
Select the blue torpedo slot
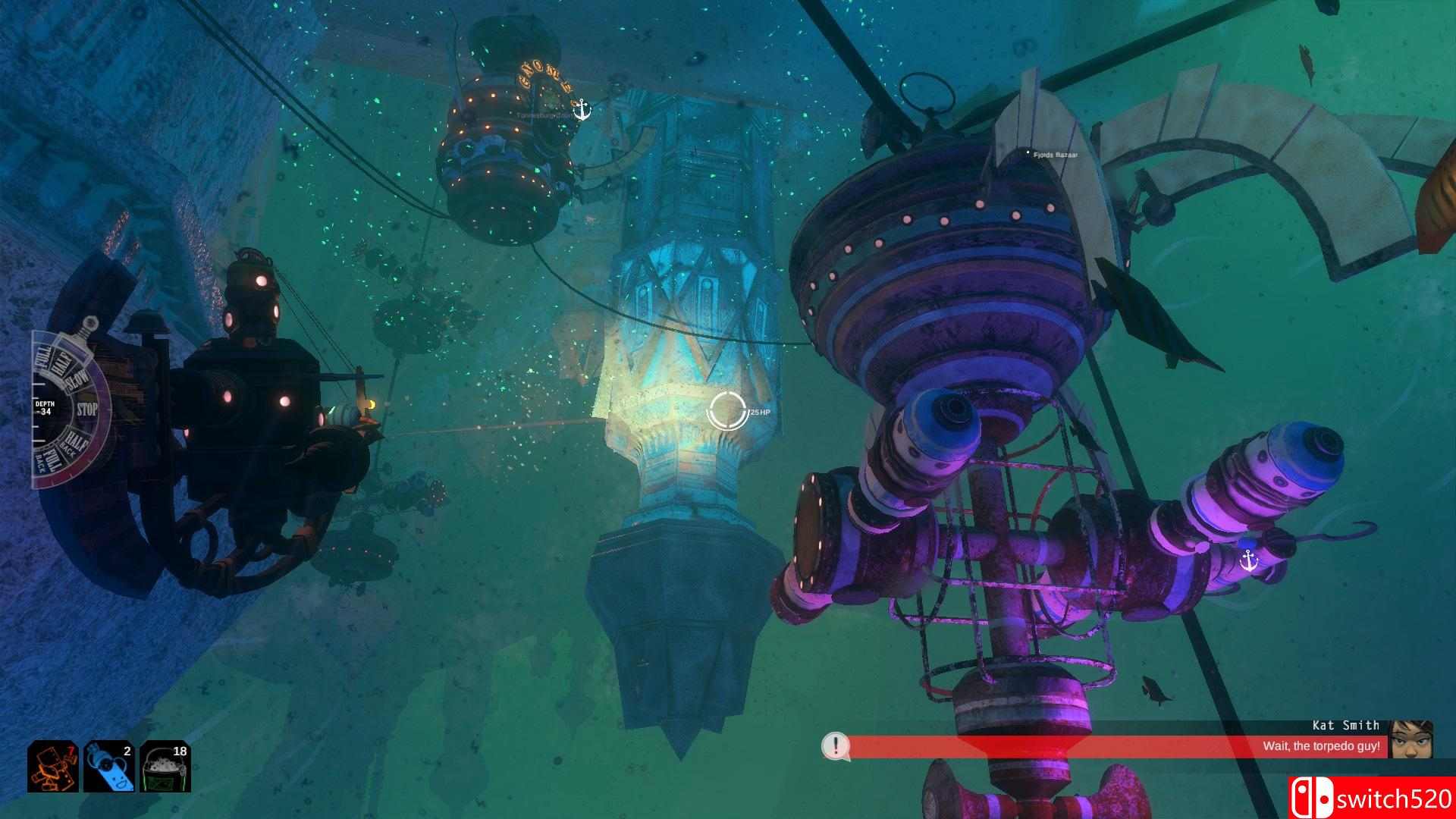tap(109, 767)
